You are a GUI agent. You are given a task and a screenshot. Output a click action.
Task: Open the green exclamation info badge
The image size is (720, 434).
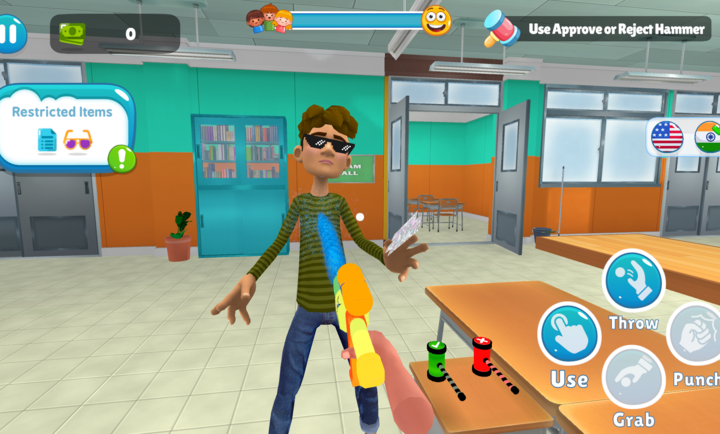122,158
